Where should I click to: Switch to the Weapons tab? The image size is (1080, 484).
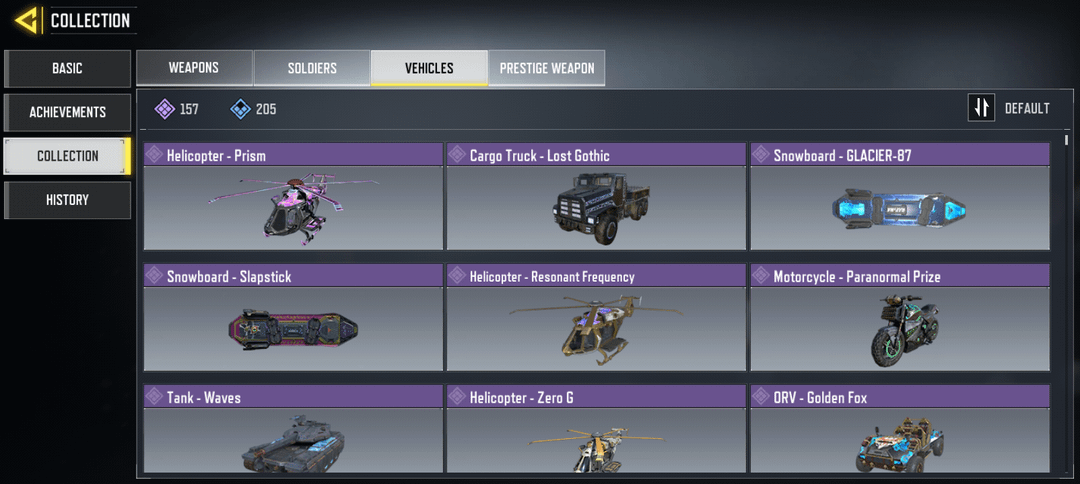(x=194, y=68)
